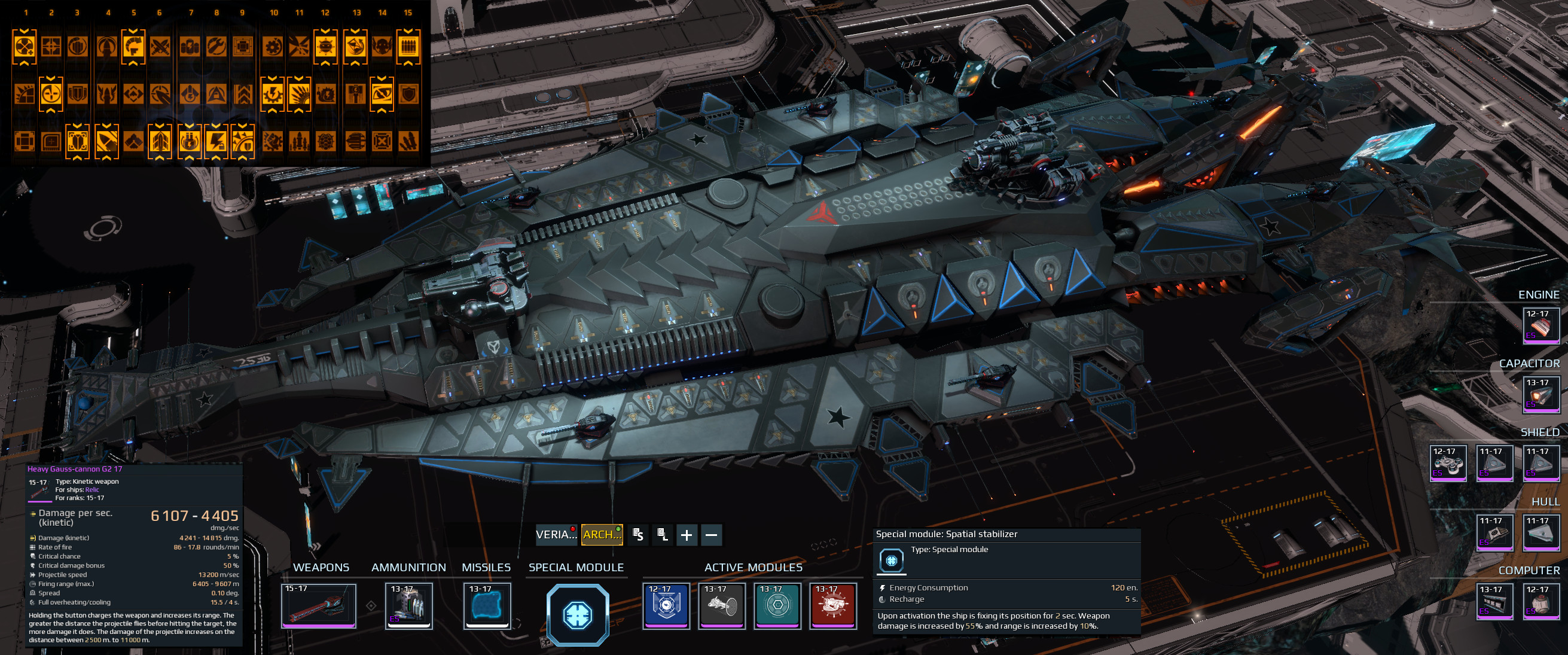Open the Capacitor module slot
Screen dimensions: 1568x655
coord(1541,394)
